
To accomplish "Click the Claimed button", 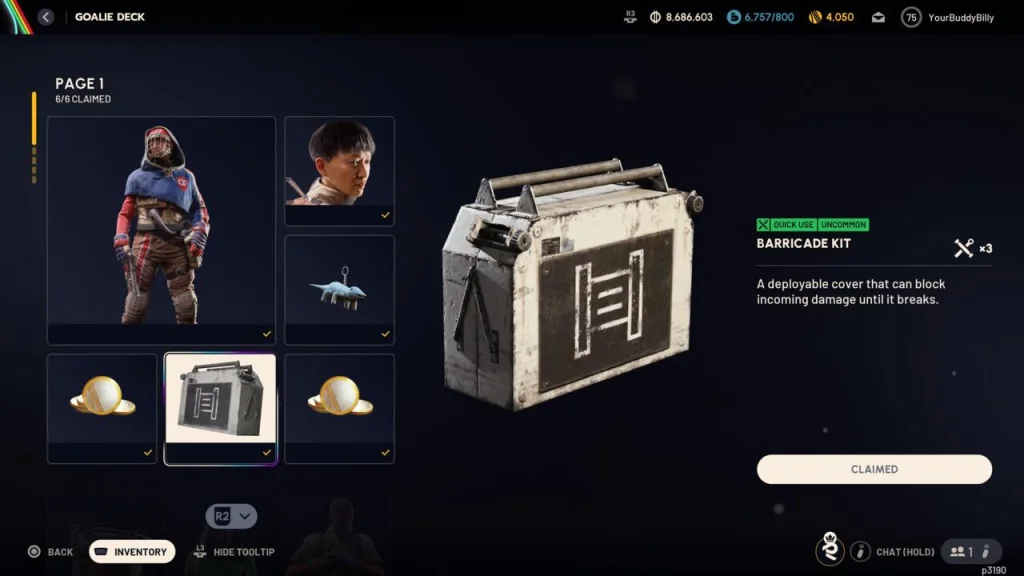I will (874, 469).
